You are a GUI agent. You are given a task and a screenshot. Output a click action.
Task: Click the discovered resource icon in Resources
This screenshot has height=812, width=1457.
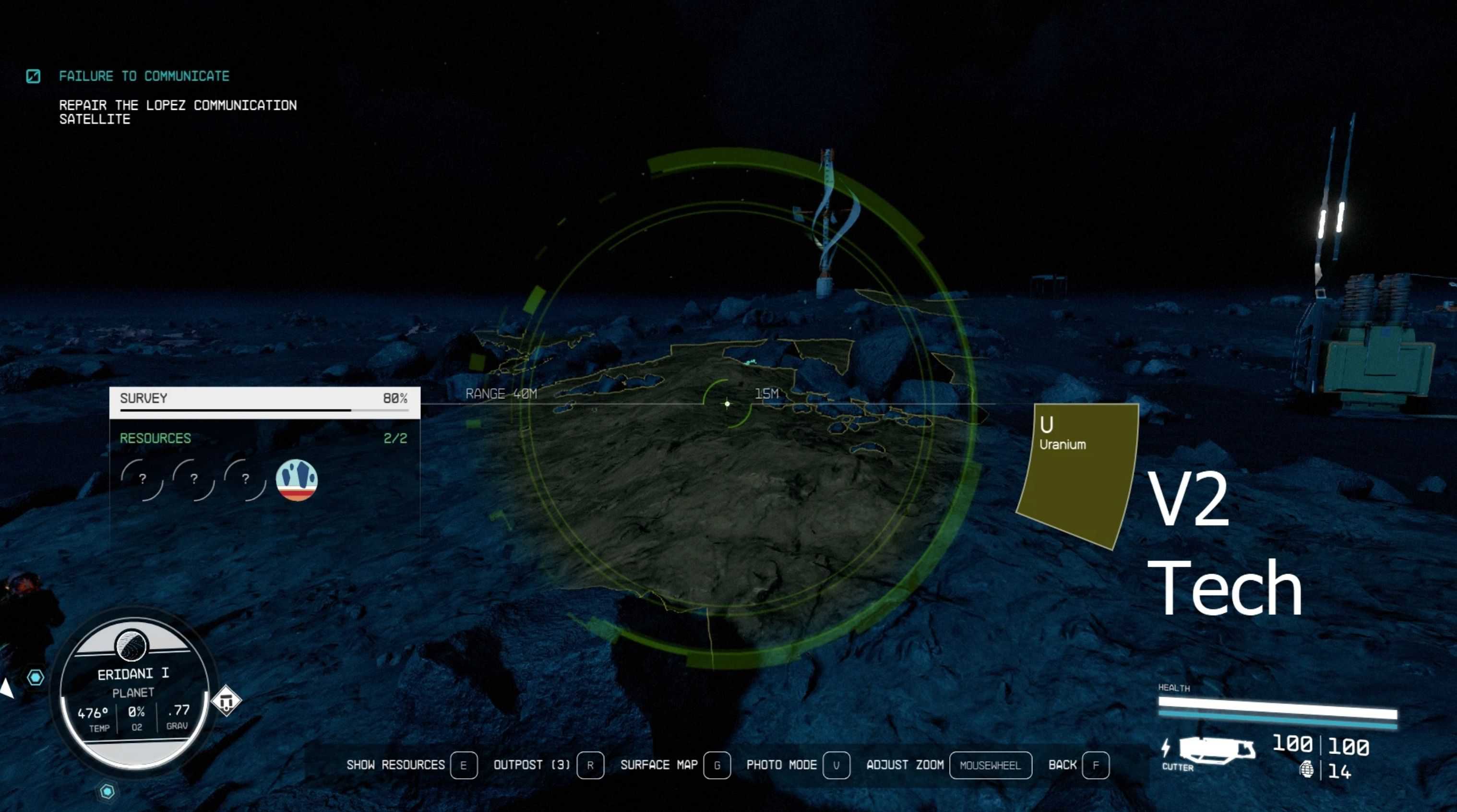(x=297, y=480)
